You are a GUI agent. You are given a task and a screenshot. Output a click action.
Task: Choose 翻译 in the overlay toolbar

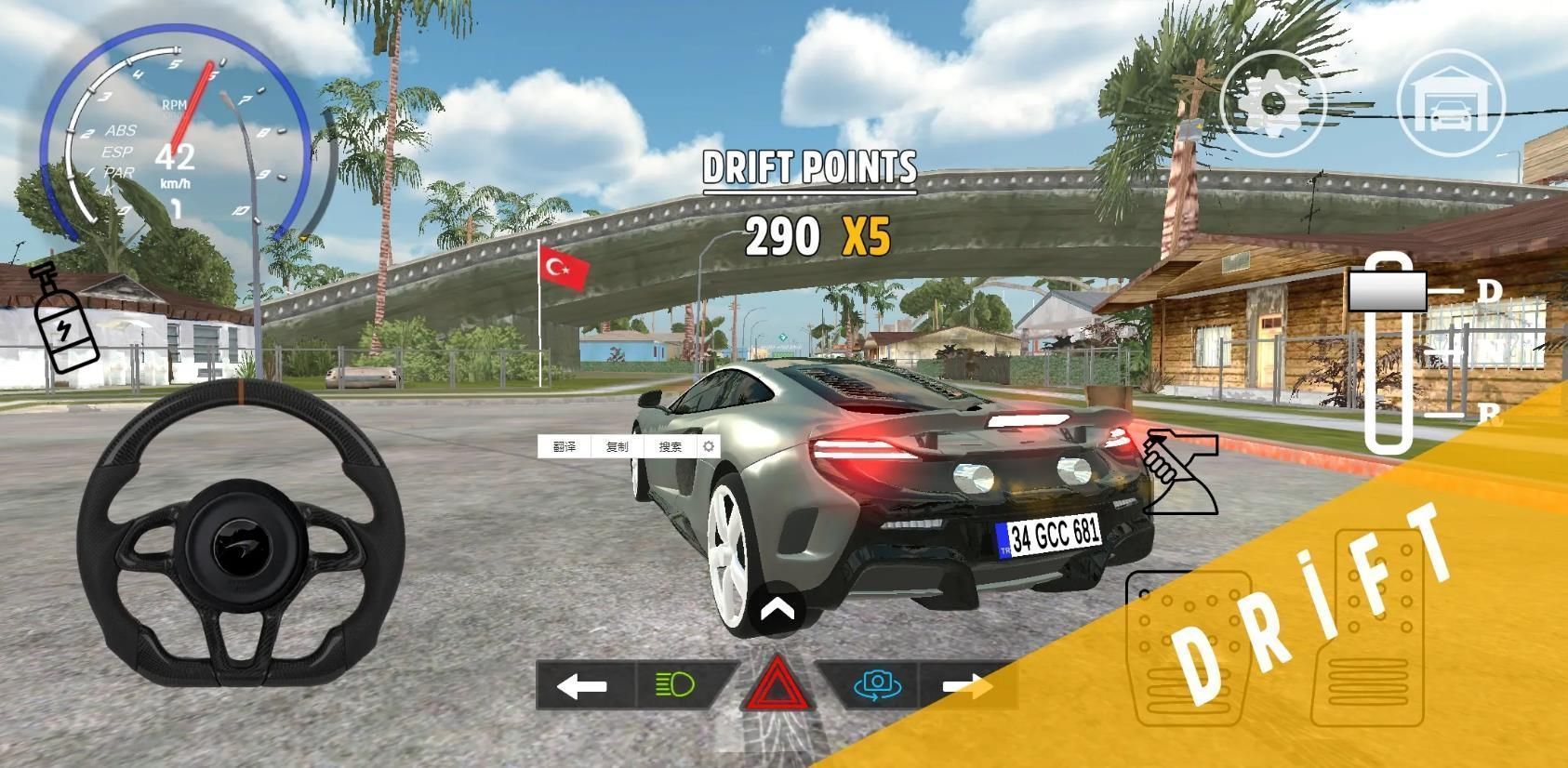tap(565, 447)
